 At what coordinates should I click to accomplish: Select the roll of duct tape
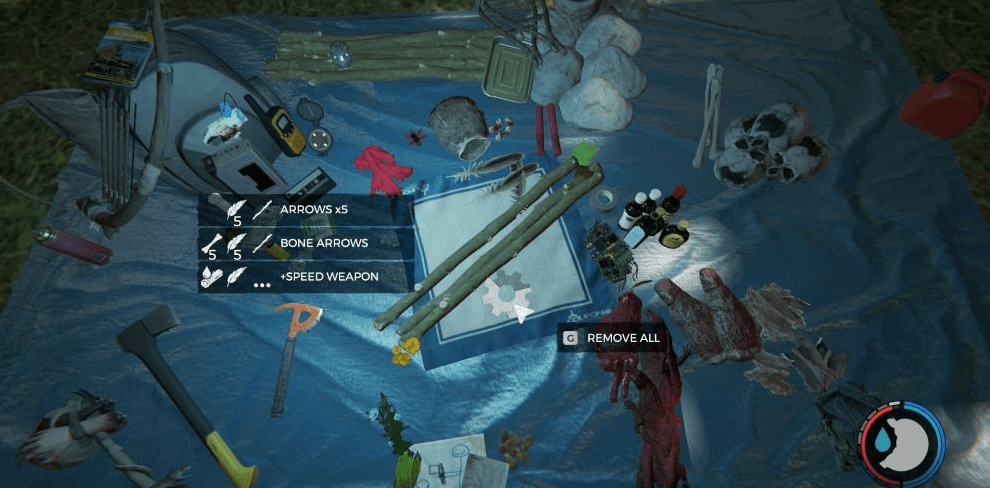[602, 198]
